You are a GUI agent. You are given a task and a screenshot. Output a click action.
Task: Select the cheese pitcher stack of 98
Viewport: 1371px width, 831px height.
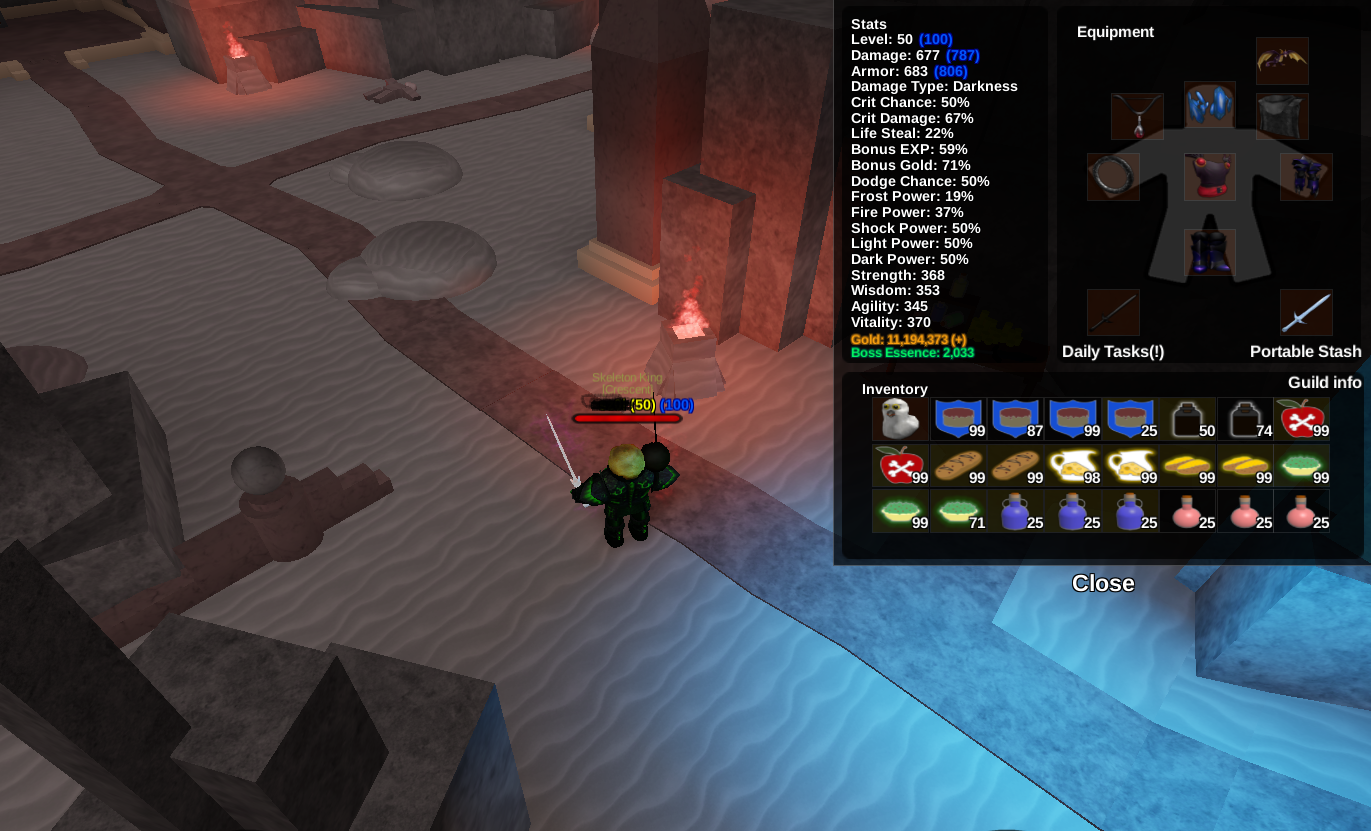coord(1074,465)
